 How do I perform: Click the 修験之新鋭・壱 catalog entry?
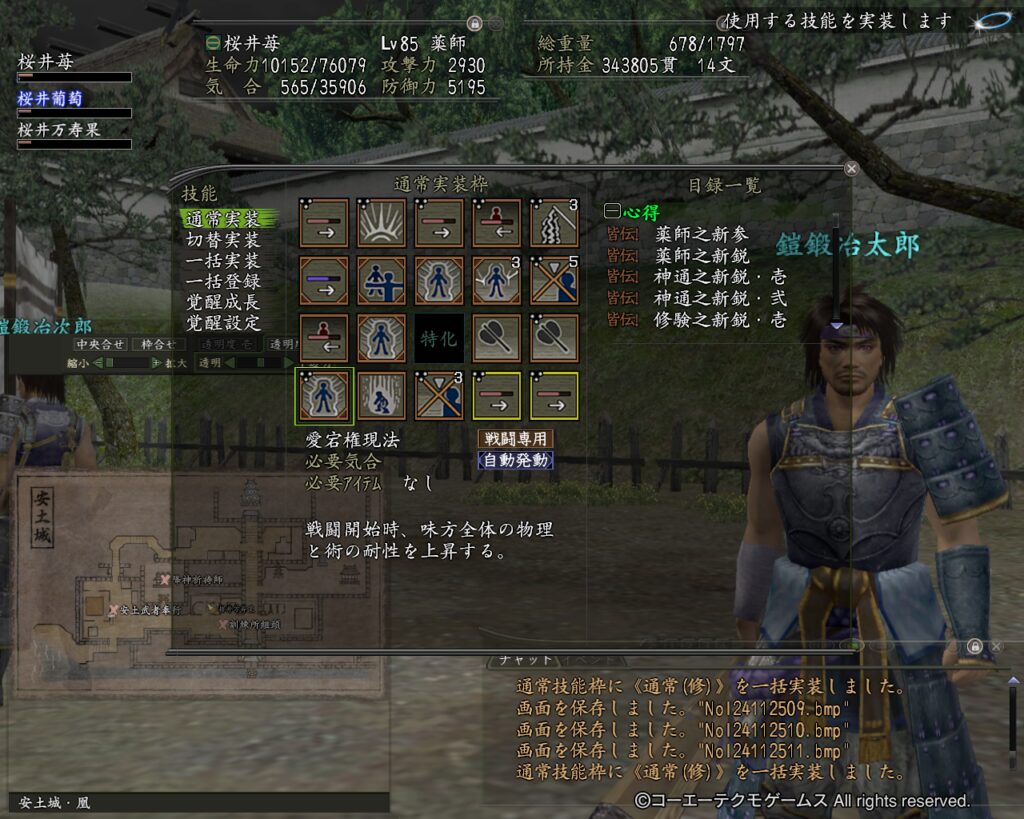720,320
